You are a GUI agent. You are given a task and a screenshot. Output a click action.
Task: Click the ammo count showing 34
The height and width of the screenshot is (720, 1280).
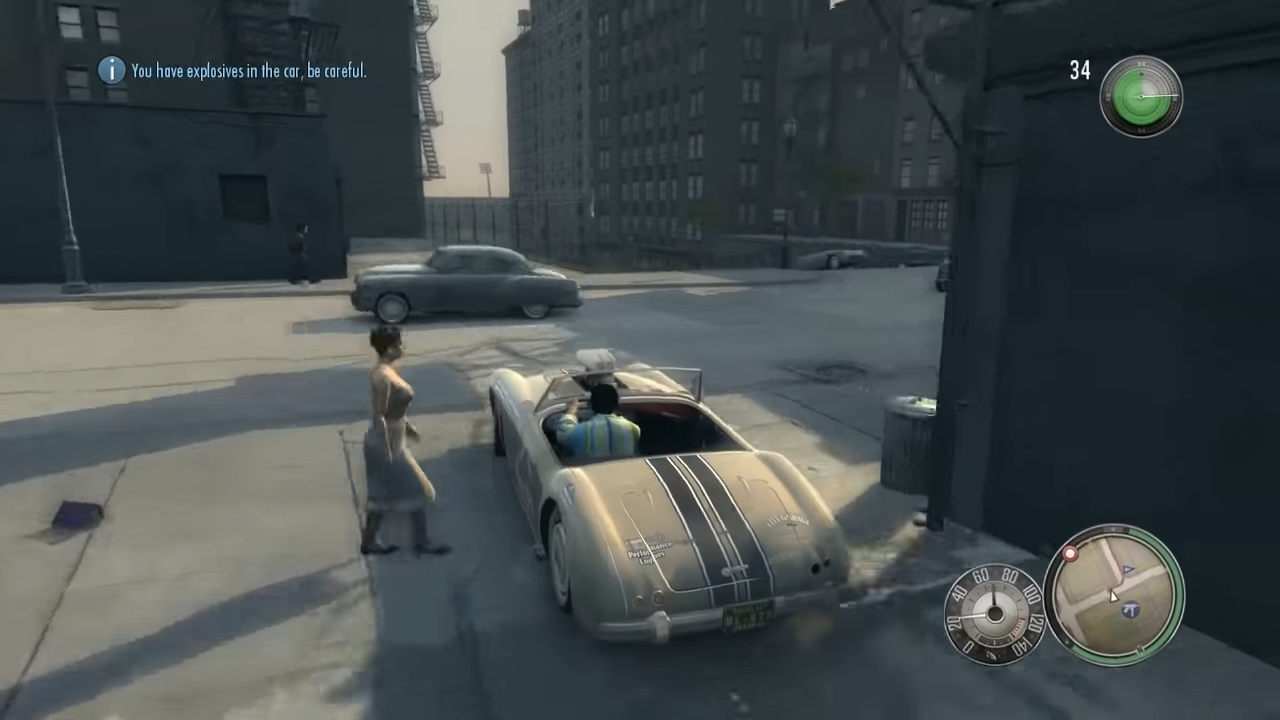[1080, 71]
